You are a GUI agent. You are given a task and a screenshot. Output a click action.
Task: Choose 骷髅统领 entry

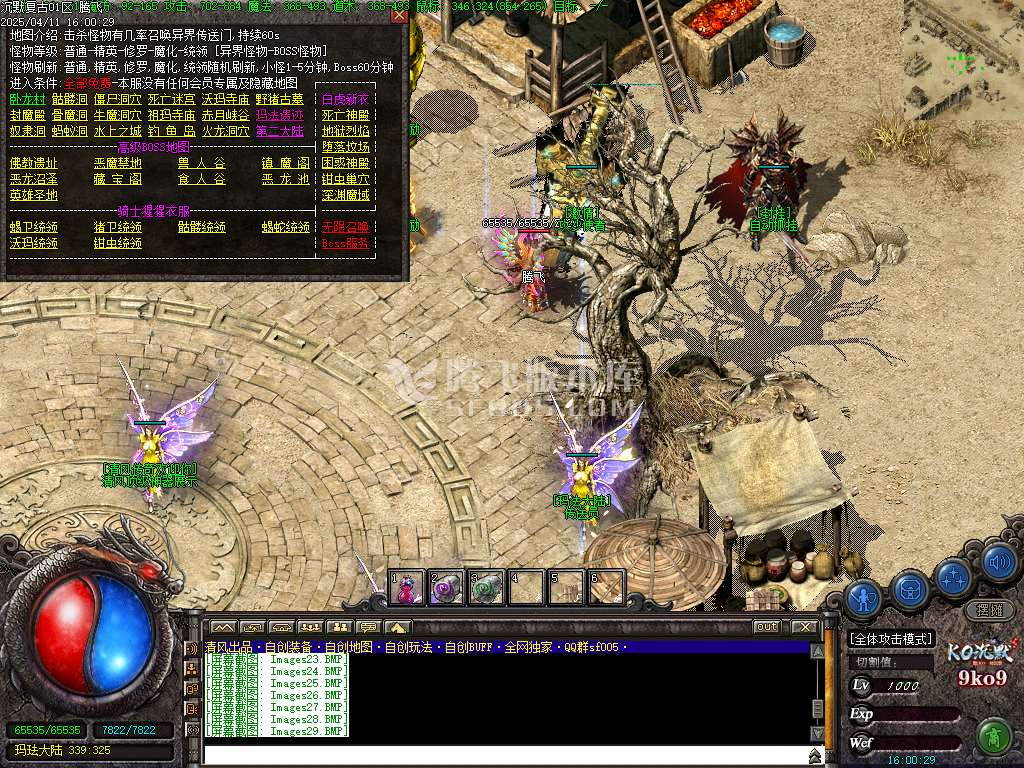click(202, 228)
